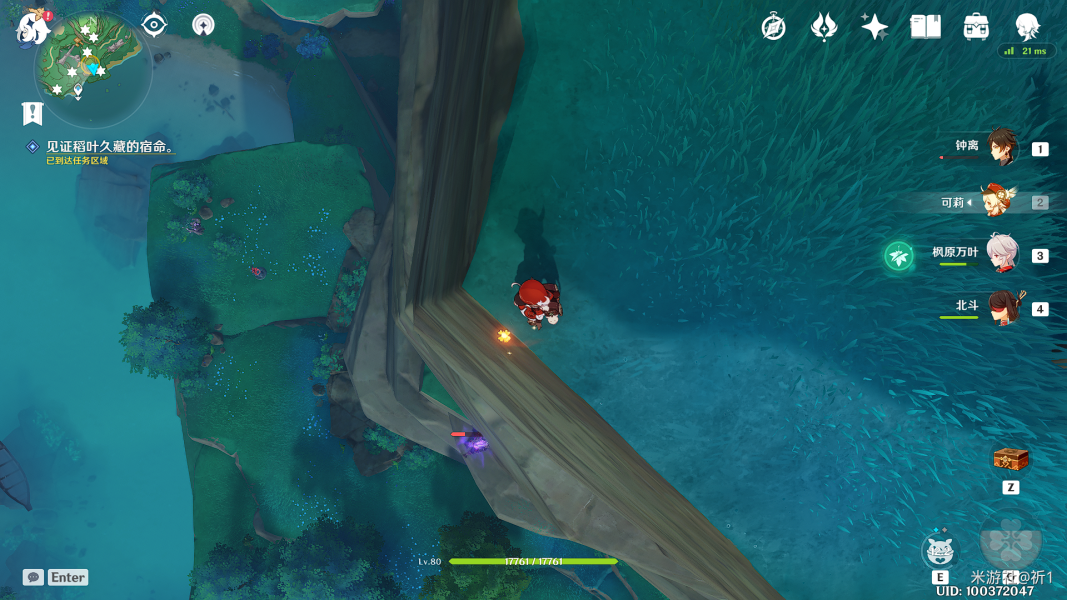Image resolution: width=1067 pixels, height=600 pixels.
Task: Open the character screen head icon
Action: click(x=1027, y=26)
